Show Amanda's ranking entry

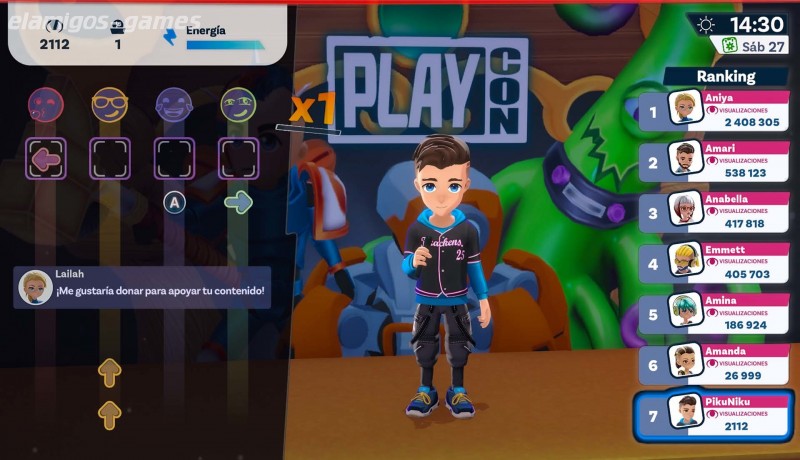[x=714, y=364]
